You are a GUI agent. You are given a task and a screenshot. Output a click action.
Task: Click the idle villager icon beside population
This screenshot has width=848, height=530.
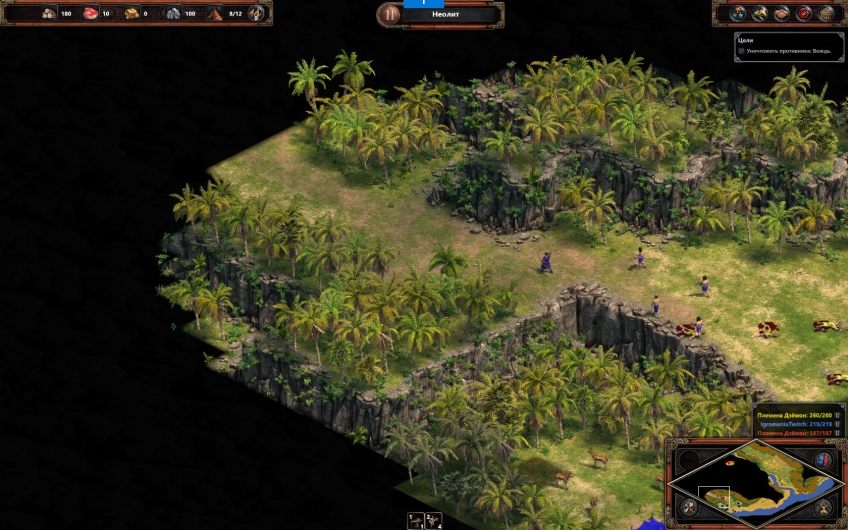tap(257, 14)
